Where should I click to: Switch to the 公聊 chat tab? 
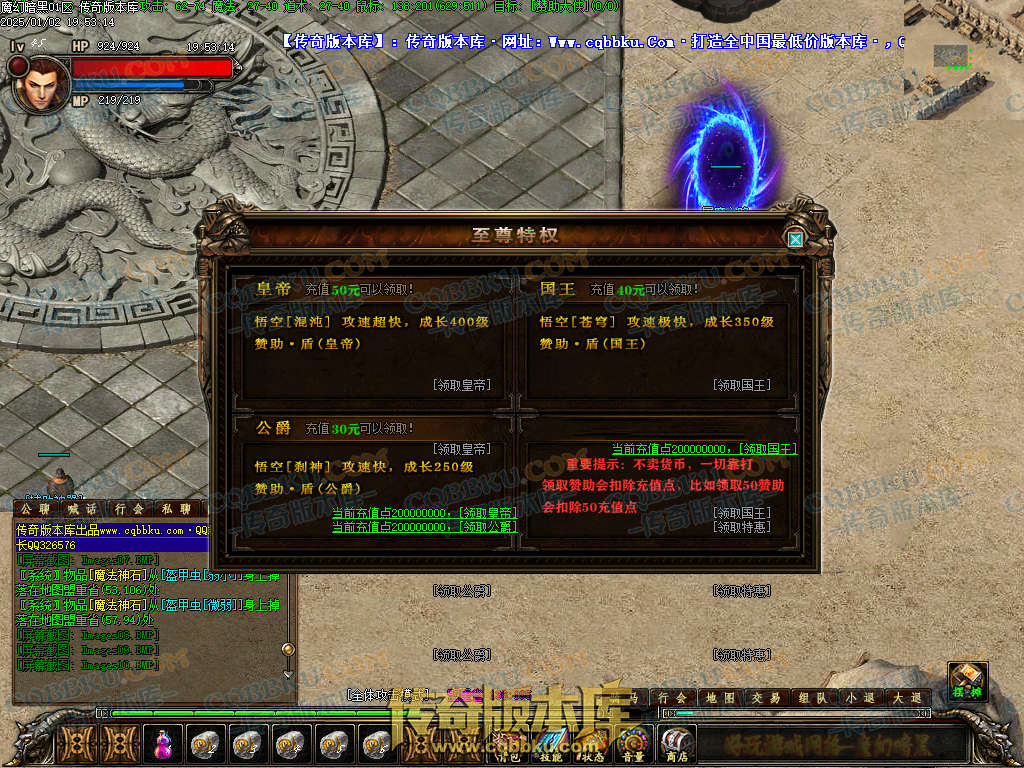pyautogui.click(x=35, y=509)
